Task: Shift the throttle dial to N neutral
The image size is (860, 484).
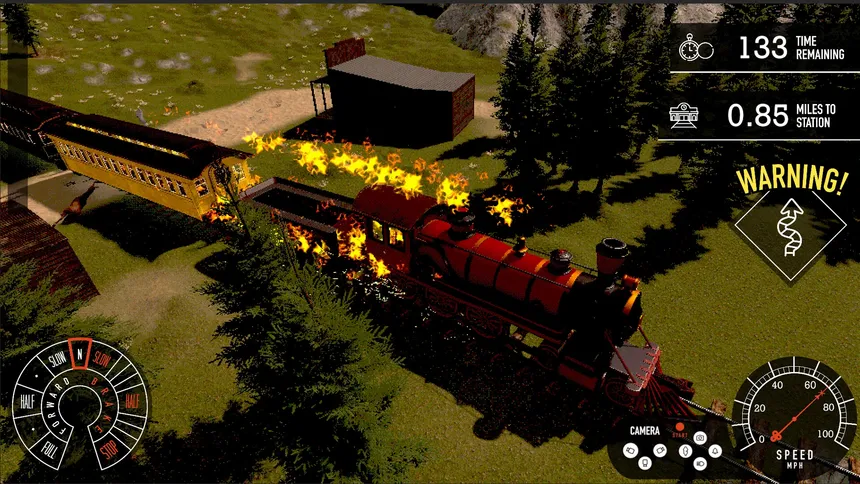Action: tap(79, 353)
